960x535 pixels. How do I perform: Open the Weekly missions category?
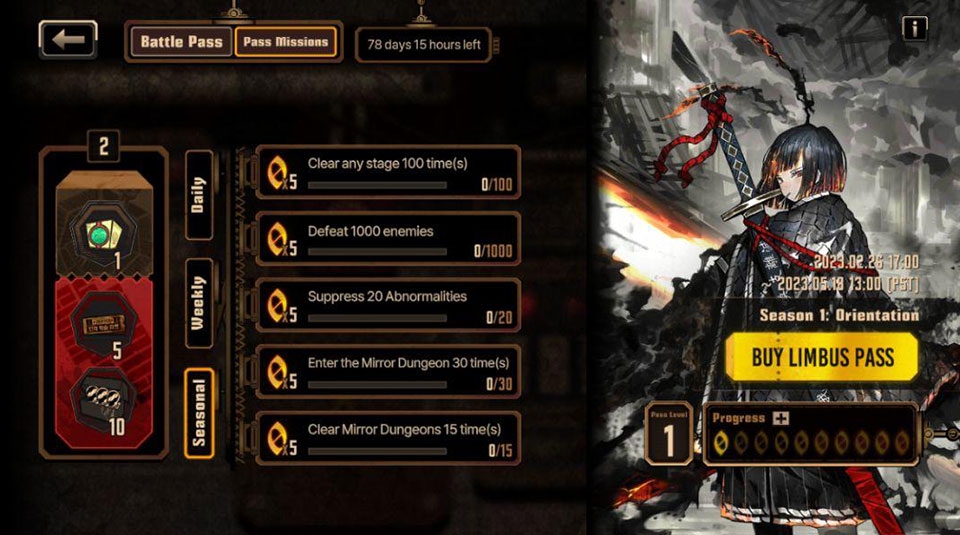(199, 304)
